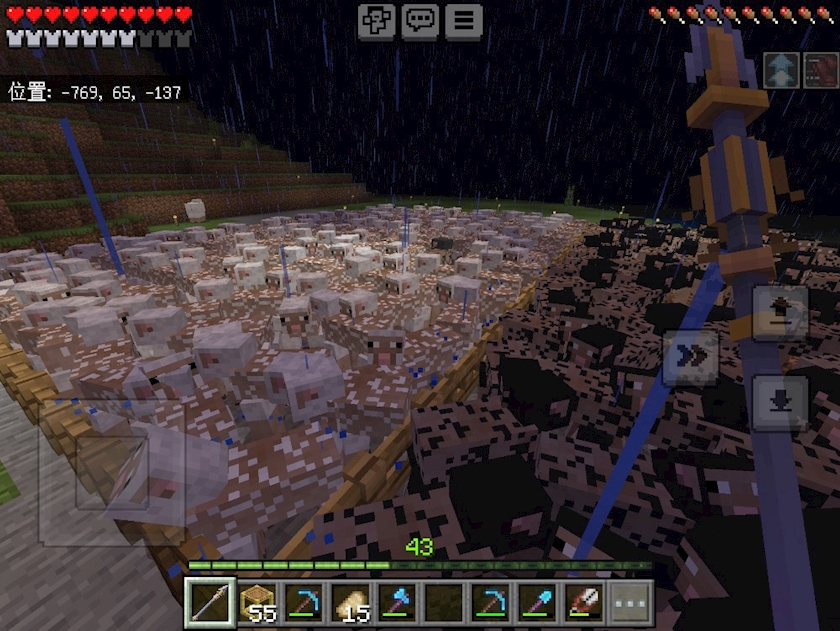Image resolution: width=840 pixels, height=631 pixels.
Task: Select the block stack of 55
Action: click(x=258, y=603)
